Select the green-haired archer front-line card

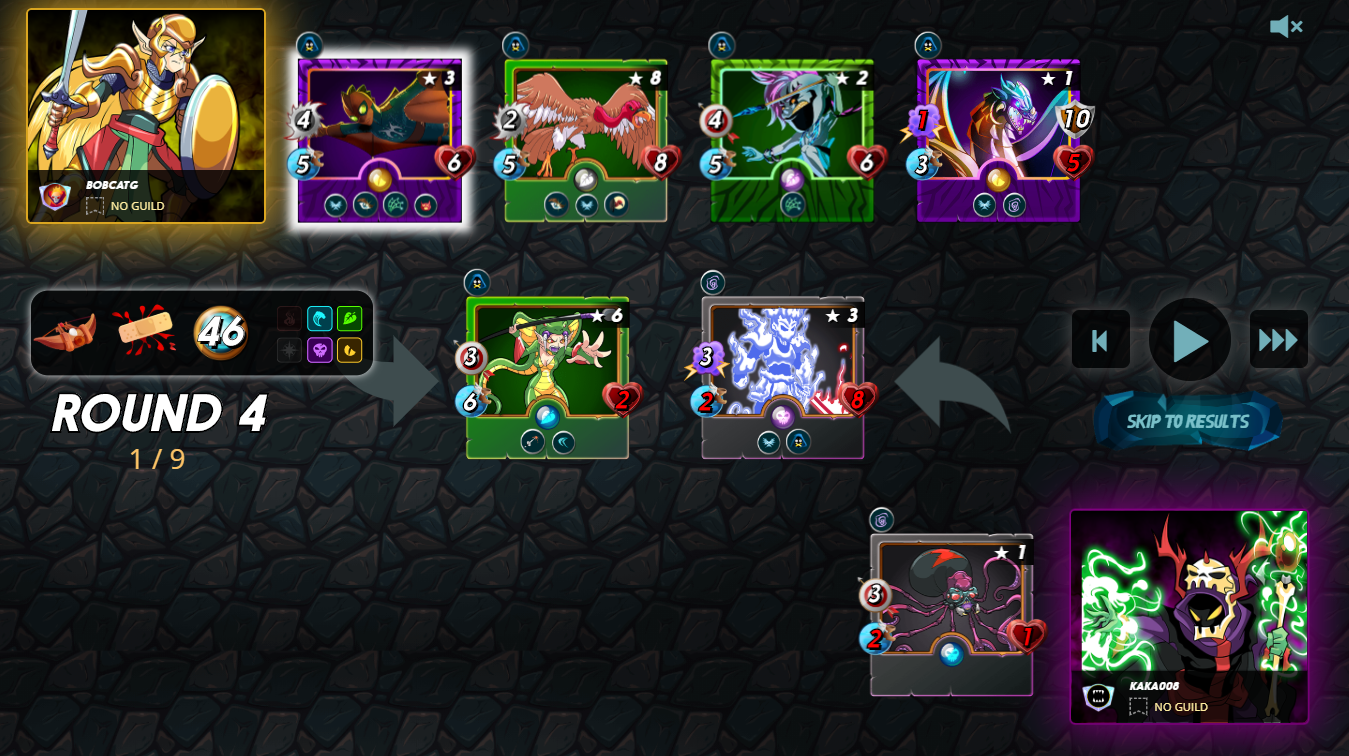547,377
